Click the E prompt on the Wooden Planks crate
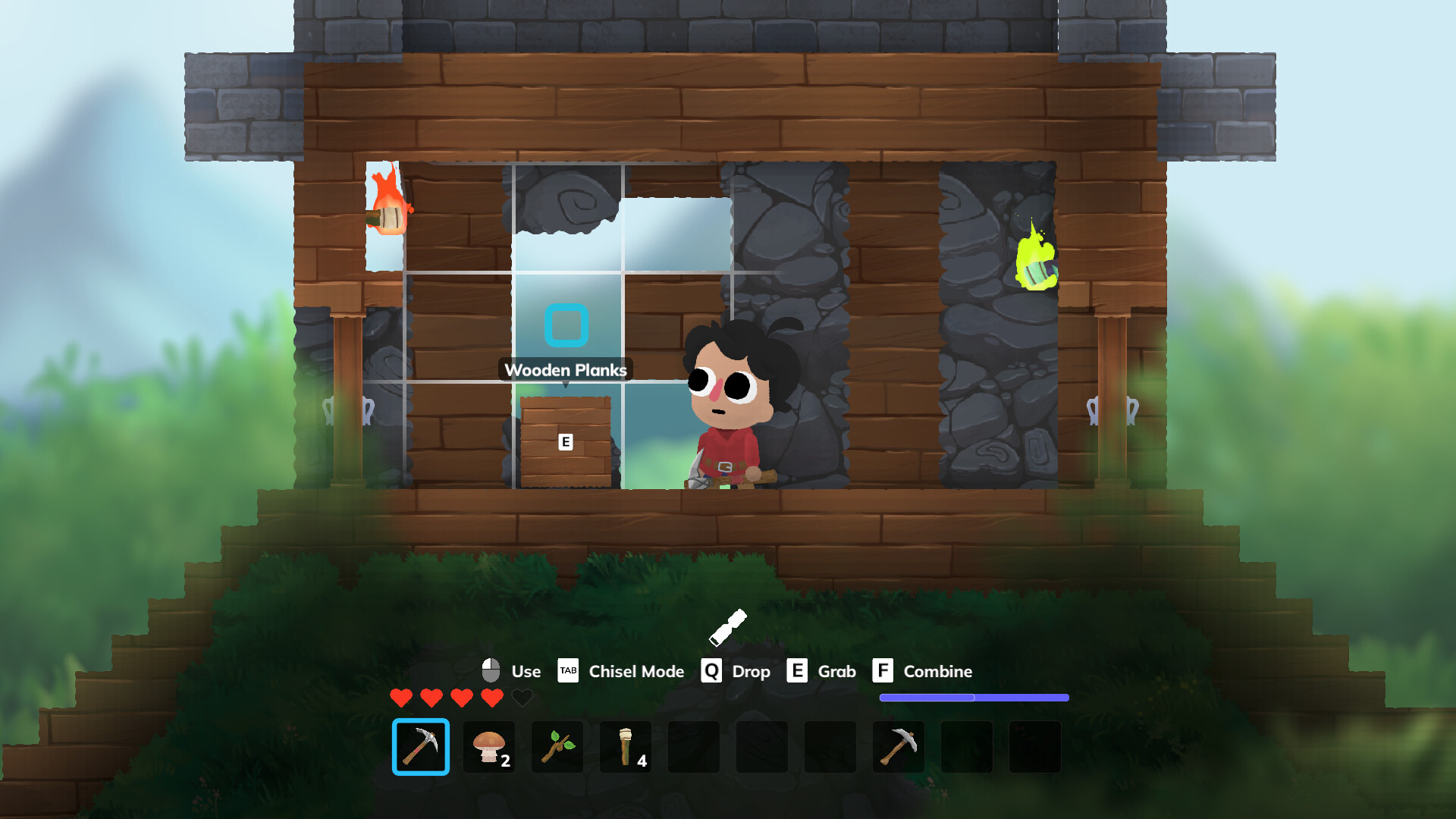Image resolution: width=1456 pixels, height=819 pixels. [566, 441]
